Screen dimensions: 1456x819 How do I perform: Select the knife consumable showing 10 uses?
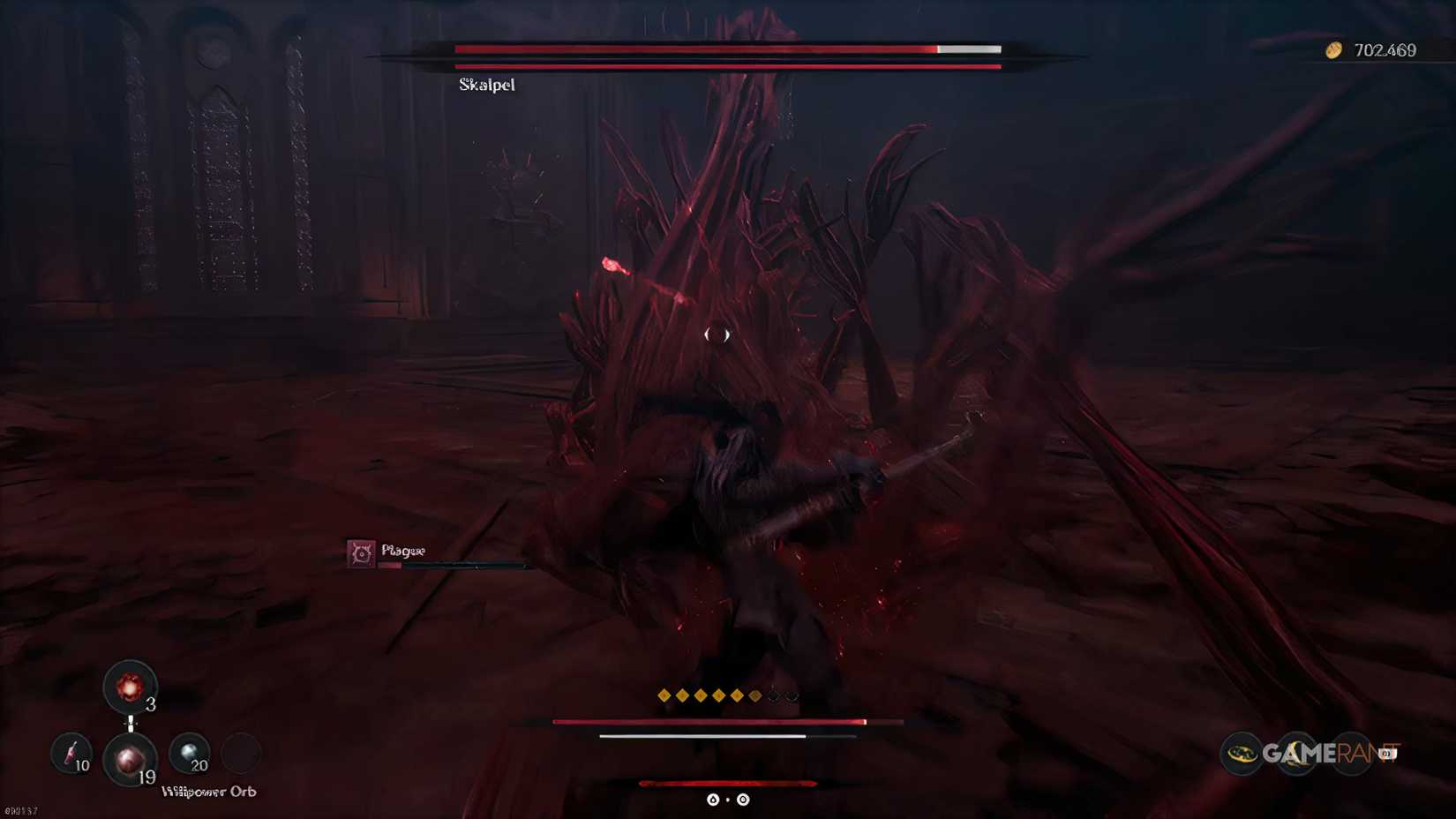[x=71, y=755]
